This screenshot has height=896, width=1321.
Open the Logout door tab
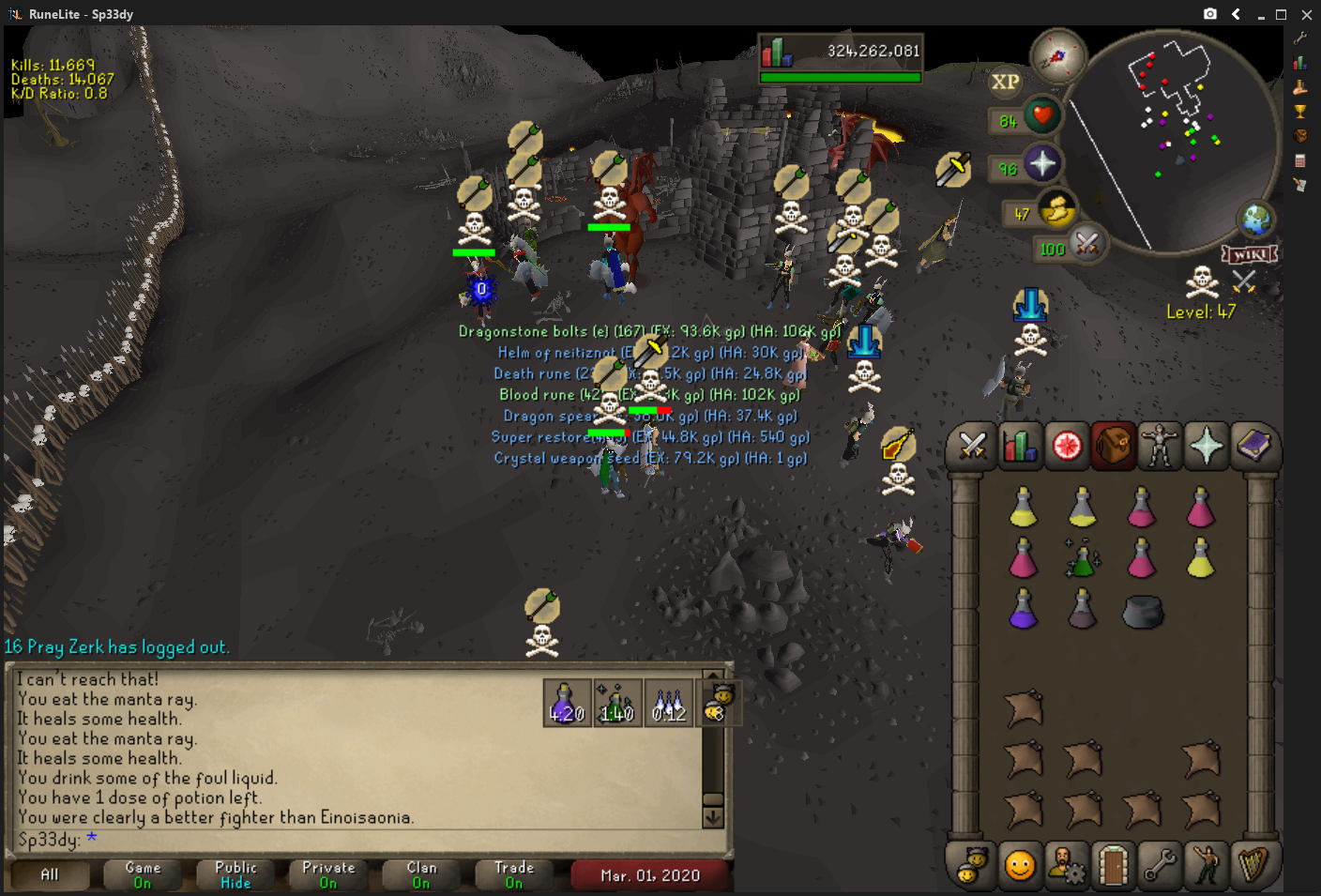pos(1113,865)
